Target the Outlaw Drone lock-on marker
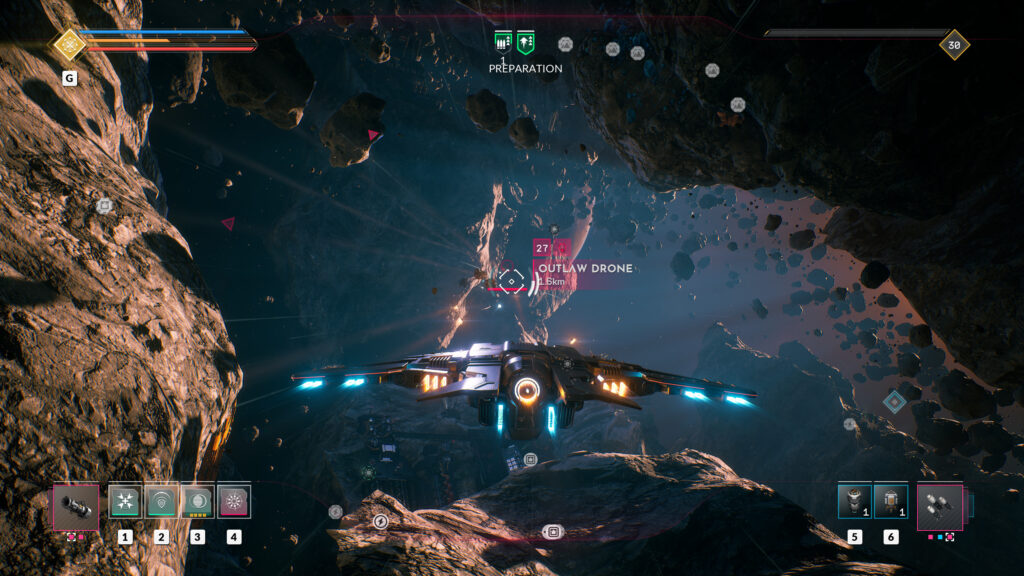The width and height of the screenshot is (1024, 576). click(x=511, y=281)
